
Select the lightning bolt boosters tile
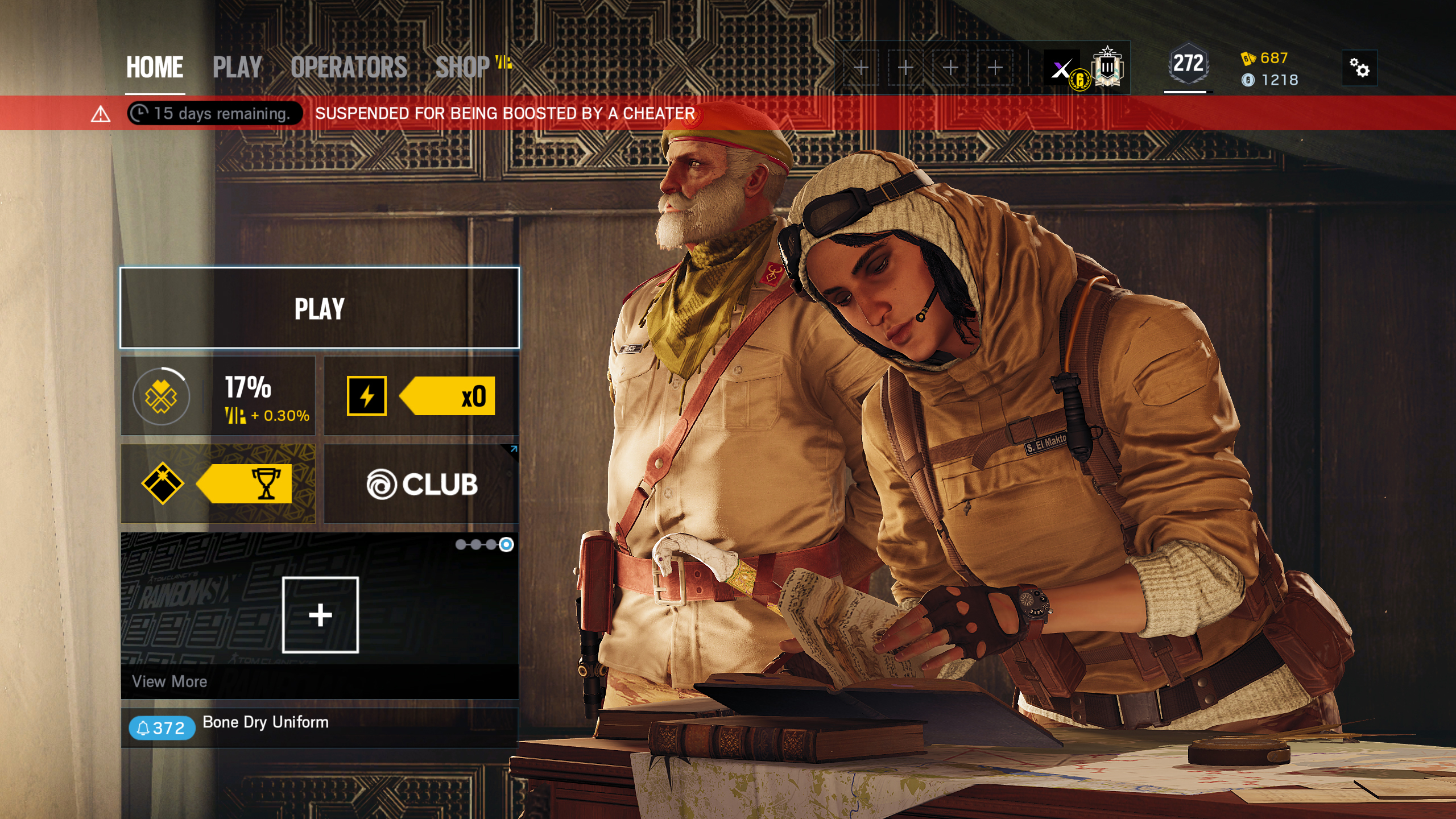click(421, 396)
